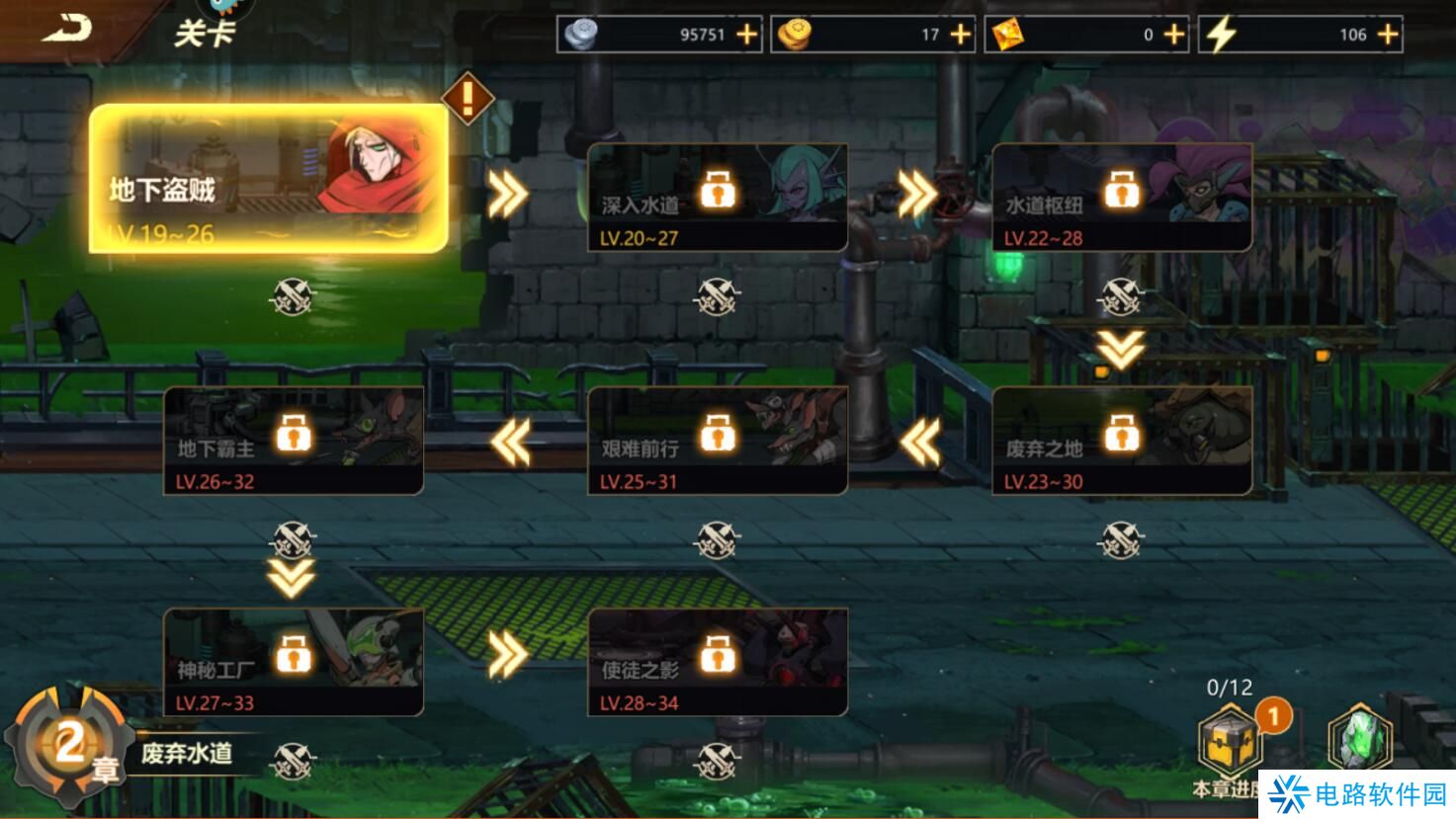Open the locked 深入水道 stage
Screen dimensions: 1456x819
pyautogui.click(x=717, y=197)
